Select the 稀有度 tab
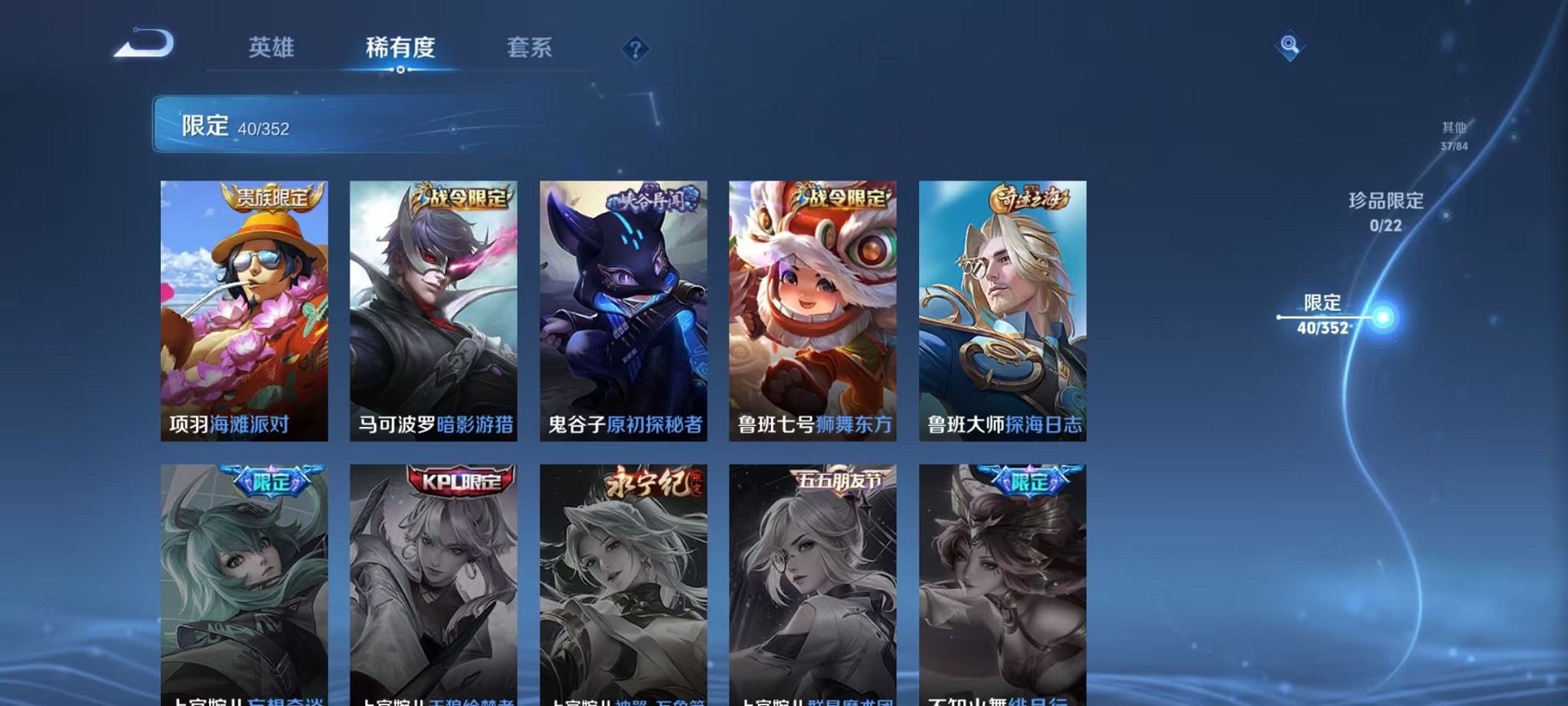This screenshot has height=706, width=1568. pyautogui.click(x=400, y=48)
